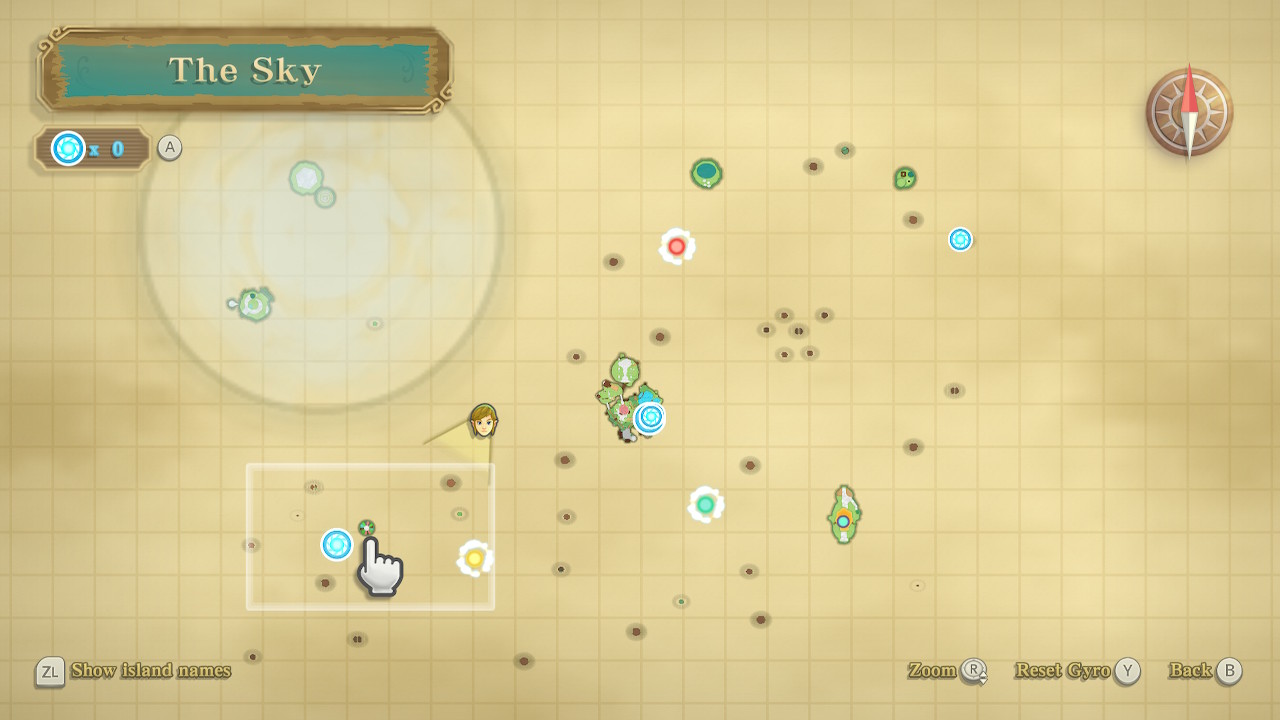Select the blue beacon beside the hand cursor

337,544
